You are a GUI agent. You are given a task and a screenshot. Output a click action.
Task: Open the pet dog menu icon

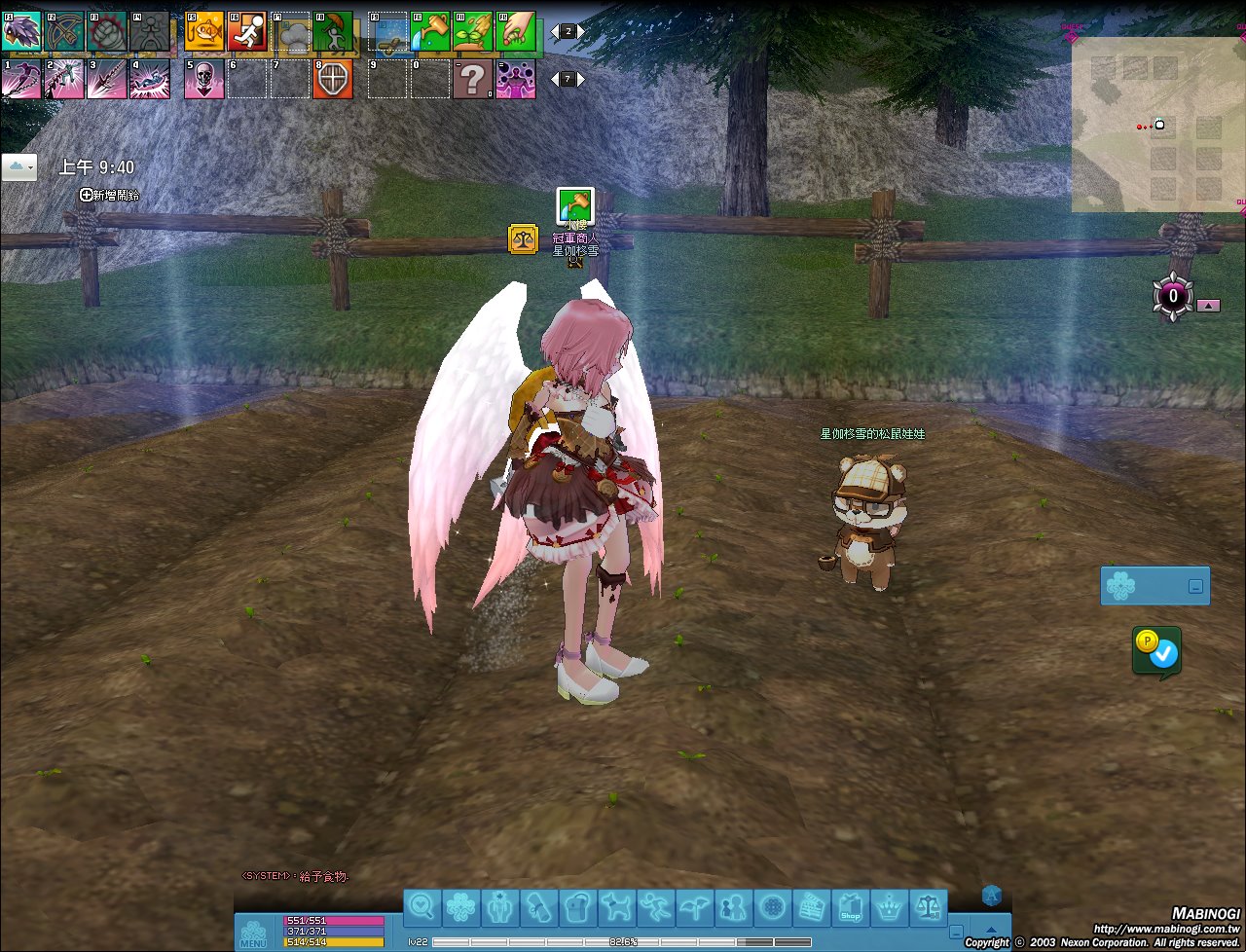tap(616, 908)
